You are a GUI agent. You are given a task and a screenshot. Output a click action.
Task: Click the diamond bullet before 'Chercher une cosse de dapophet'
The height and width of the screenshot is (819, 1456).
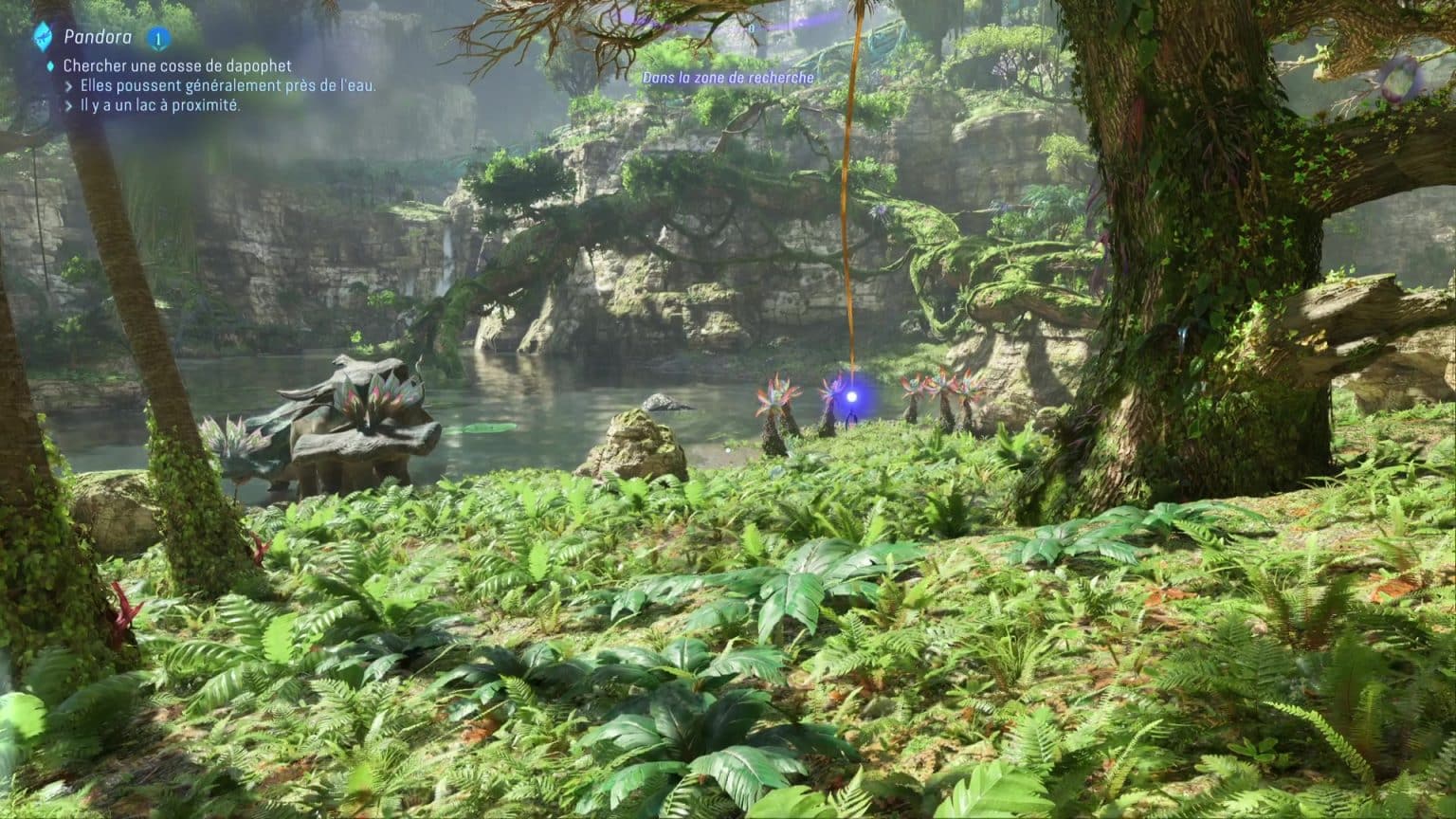[51, 65]
